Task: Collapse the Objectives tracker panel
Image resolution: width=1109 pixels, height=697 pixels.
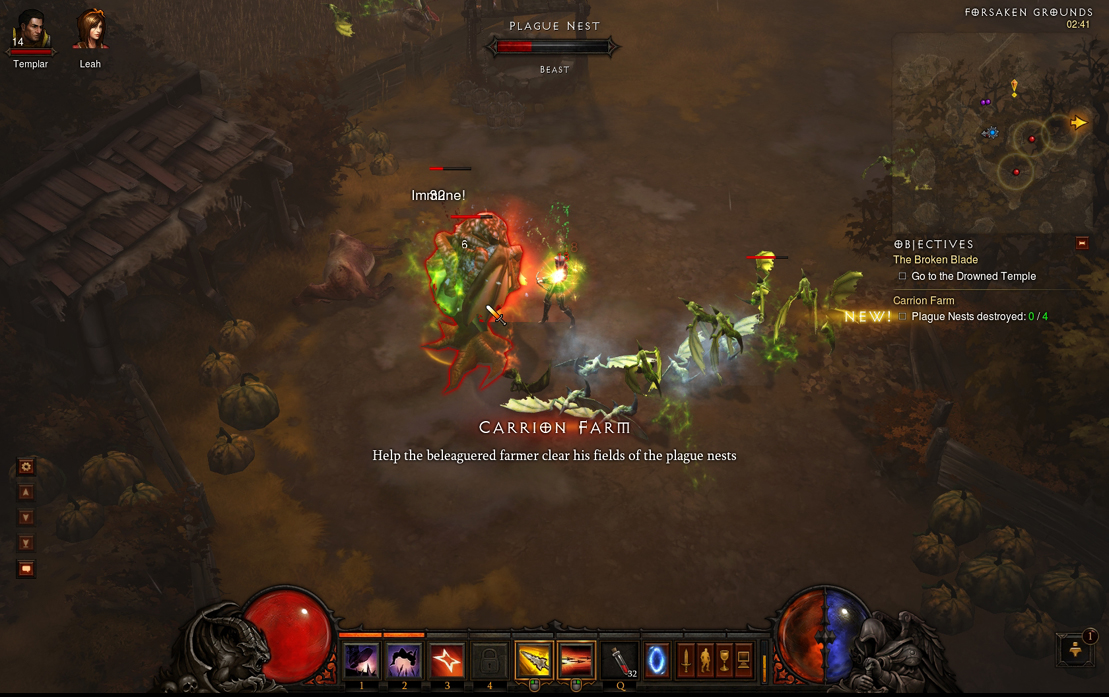Action: 1081,243
